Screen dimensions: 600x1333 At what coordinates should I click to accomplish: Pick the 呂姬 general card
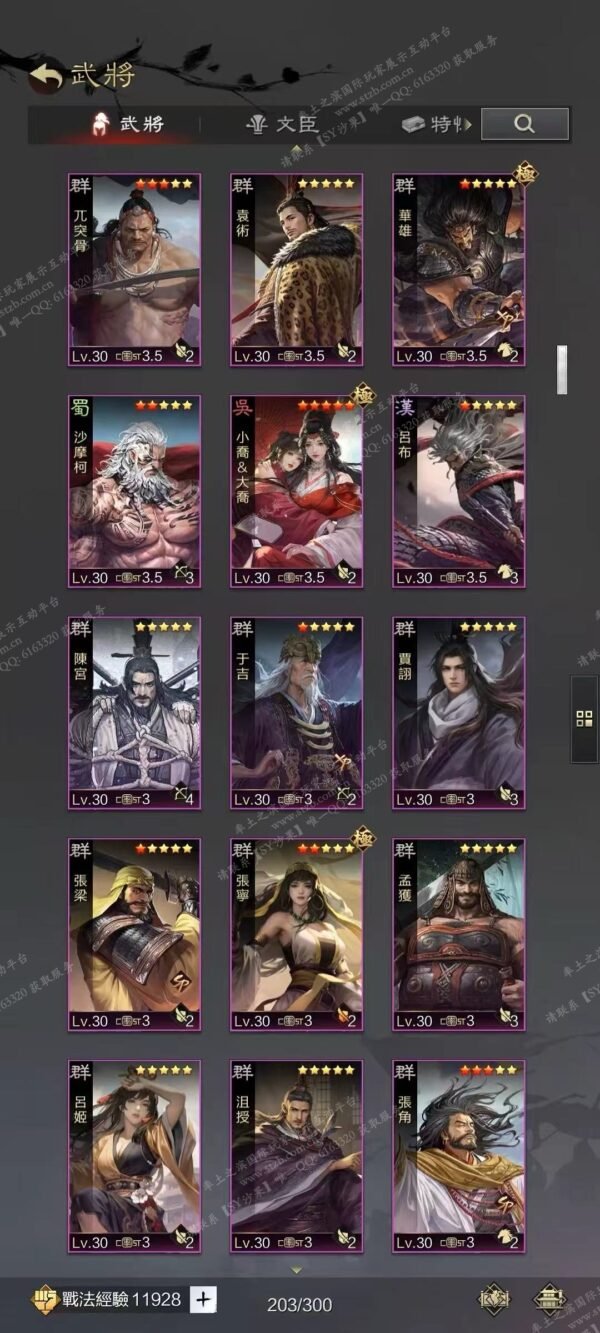tap(134, 1156)
